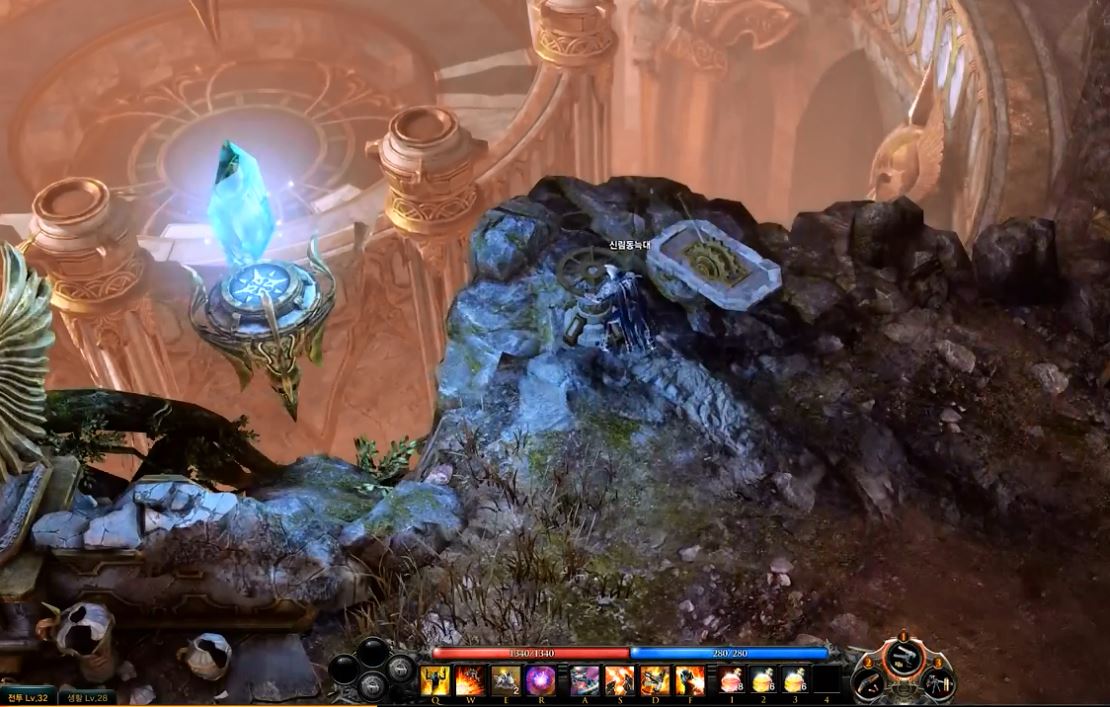Image resolution: width=1110 pixels, height=707 pixels.
Task: Drink the red health potion in slot 1
Action: (x=732, y=680)
